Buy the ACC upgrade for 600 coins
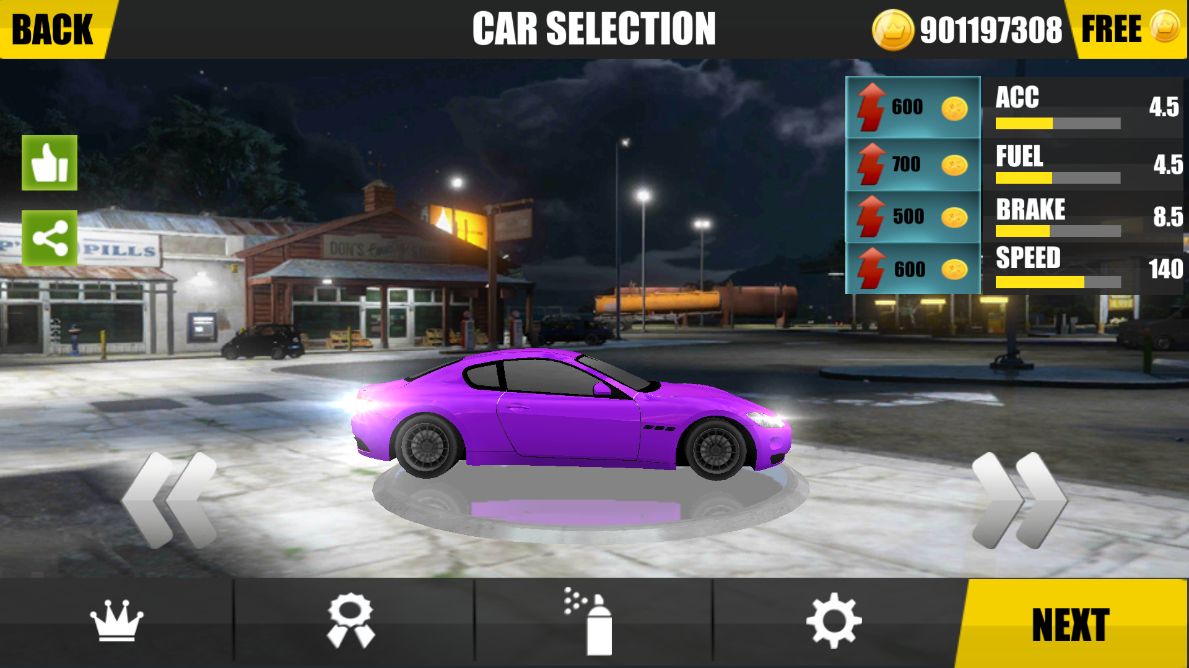The width and height of the screenshot is (1189, 668). coord(913,108)
